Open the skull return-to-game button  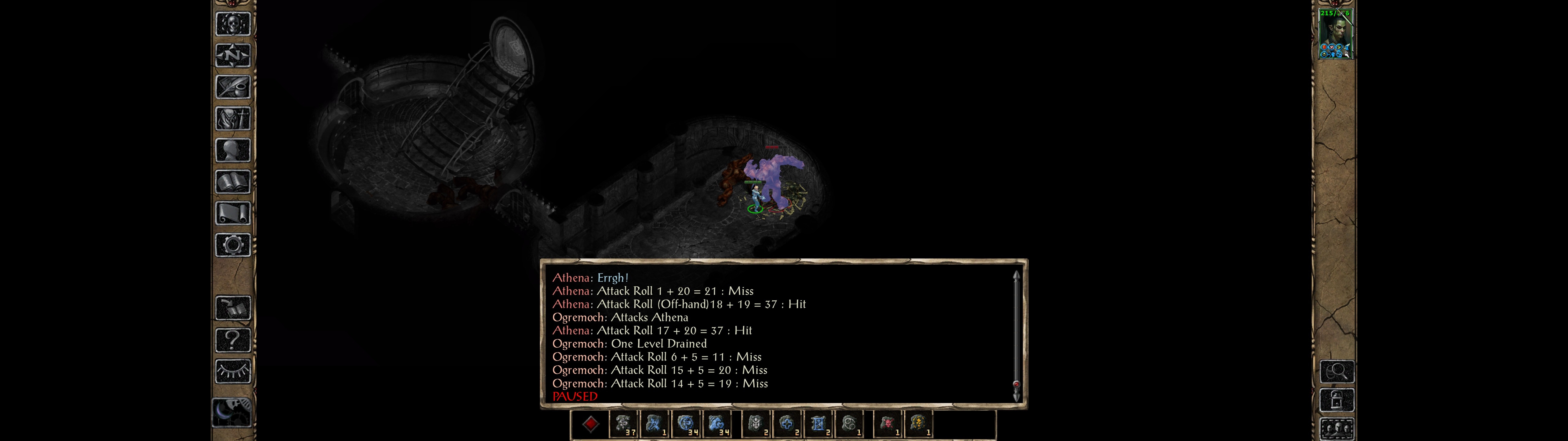pyautogui.click(x=232, y=24)
